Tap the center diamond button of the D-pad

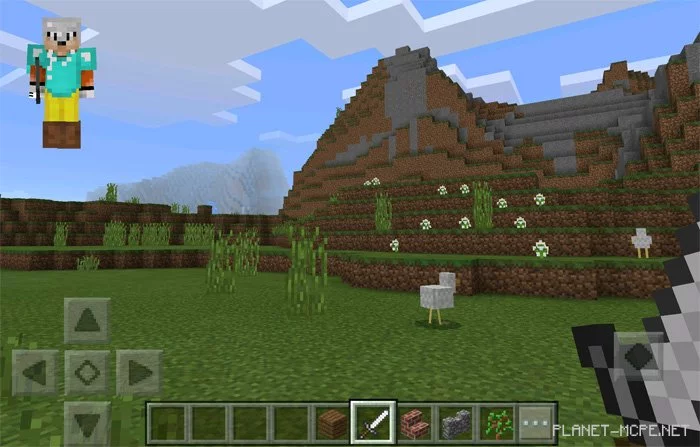[x=87, y=372]
